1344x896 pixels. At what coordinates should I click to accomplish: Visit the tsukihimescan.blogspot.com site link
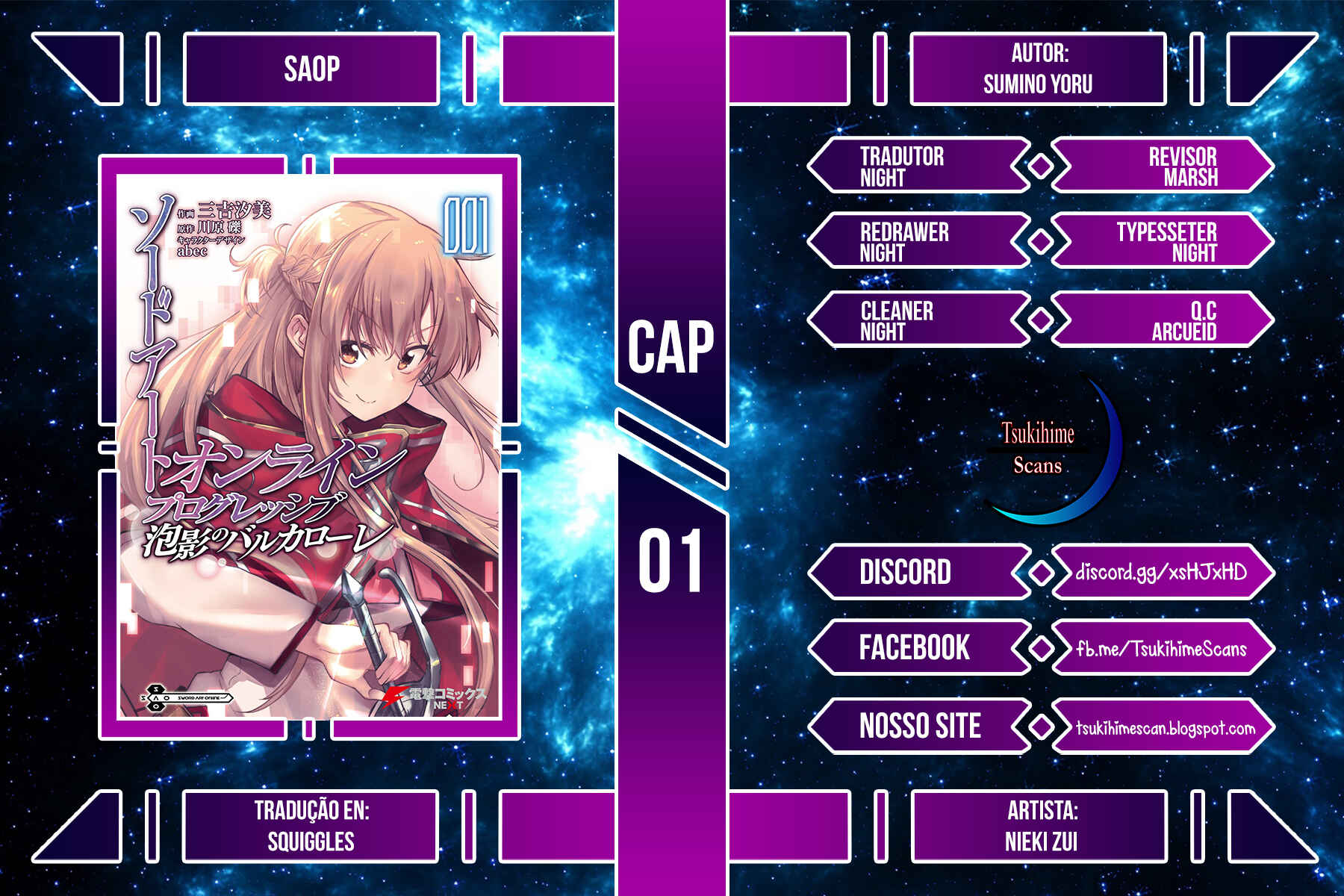tap(1165, 727)
